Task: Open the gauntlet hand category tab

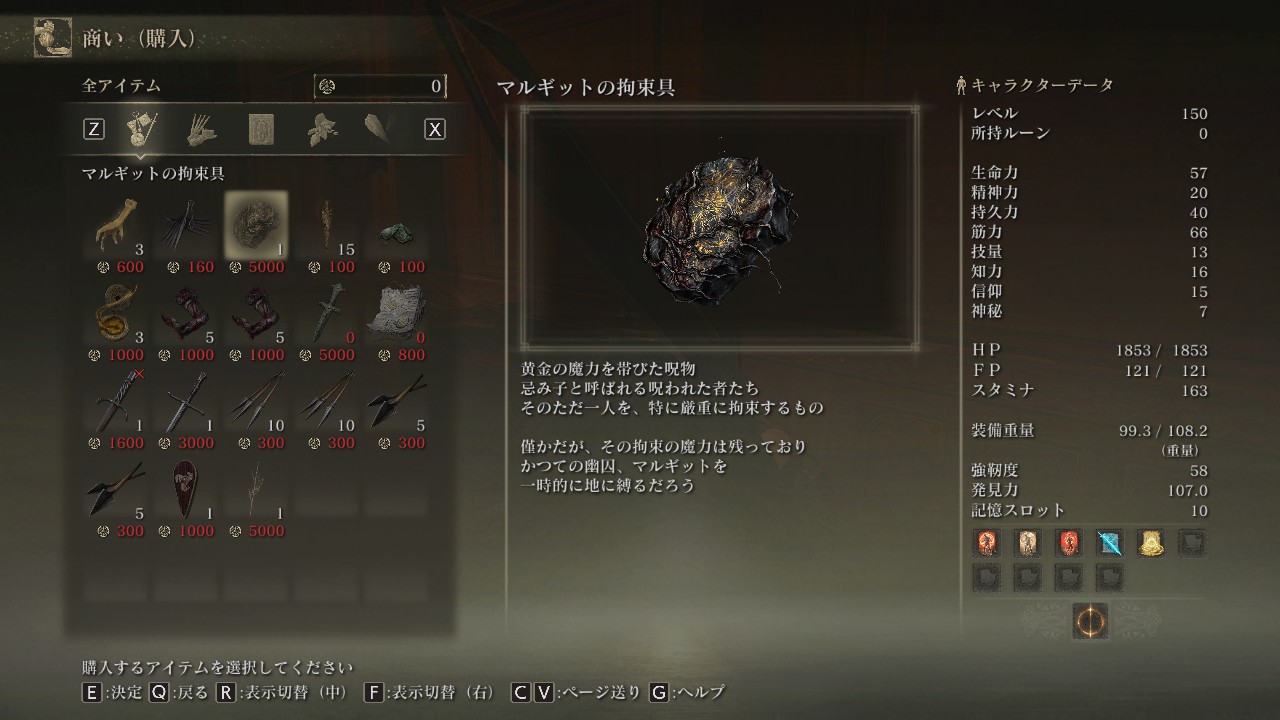Action: pyautogui.click(x=201, y=129)
